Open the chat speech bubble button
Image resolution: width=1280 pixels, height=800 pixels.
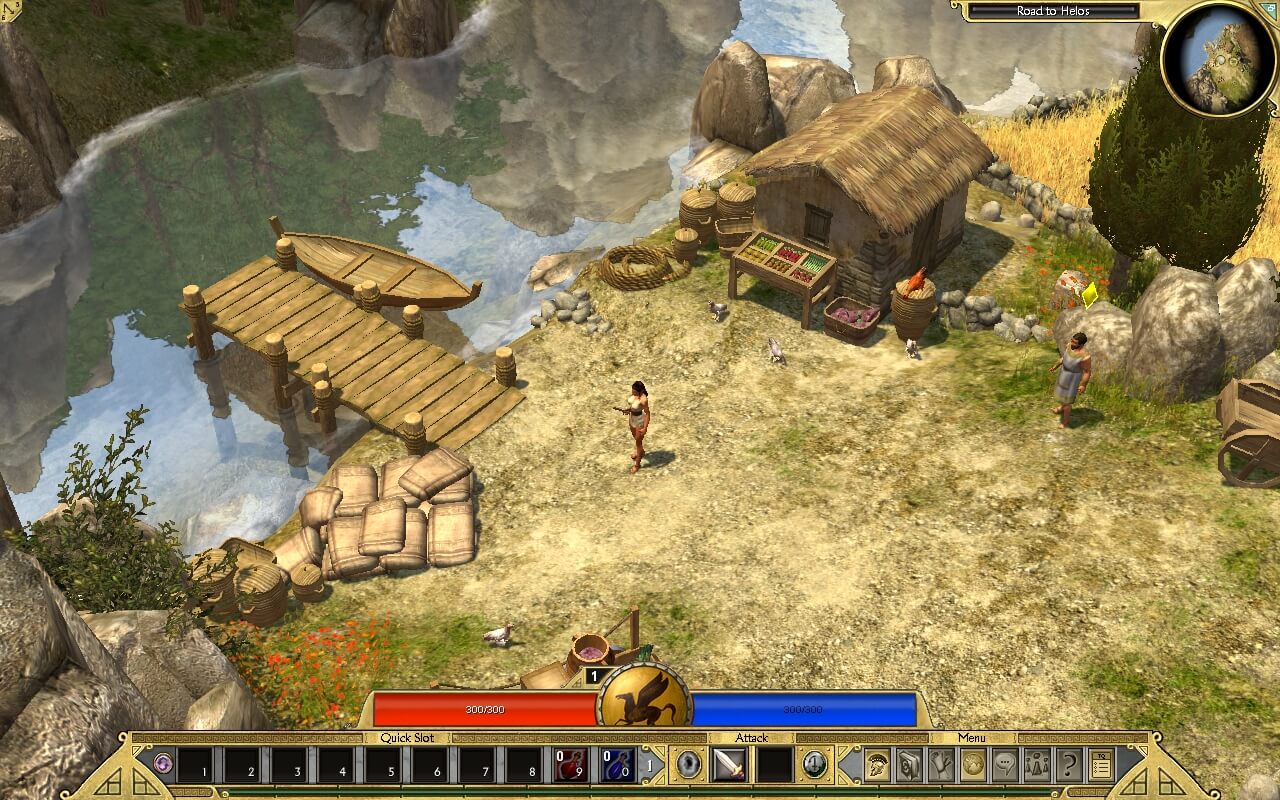pos(1005,765)
